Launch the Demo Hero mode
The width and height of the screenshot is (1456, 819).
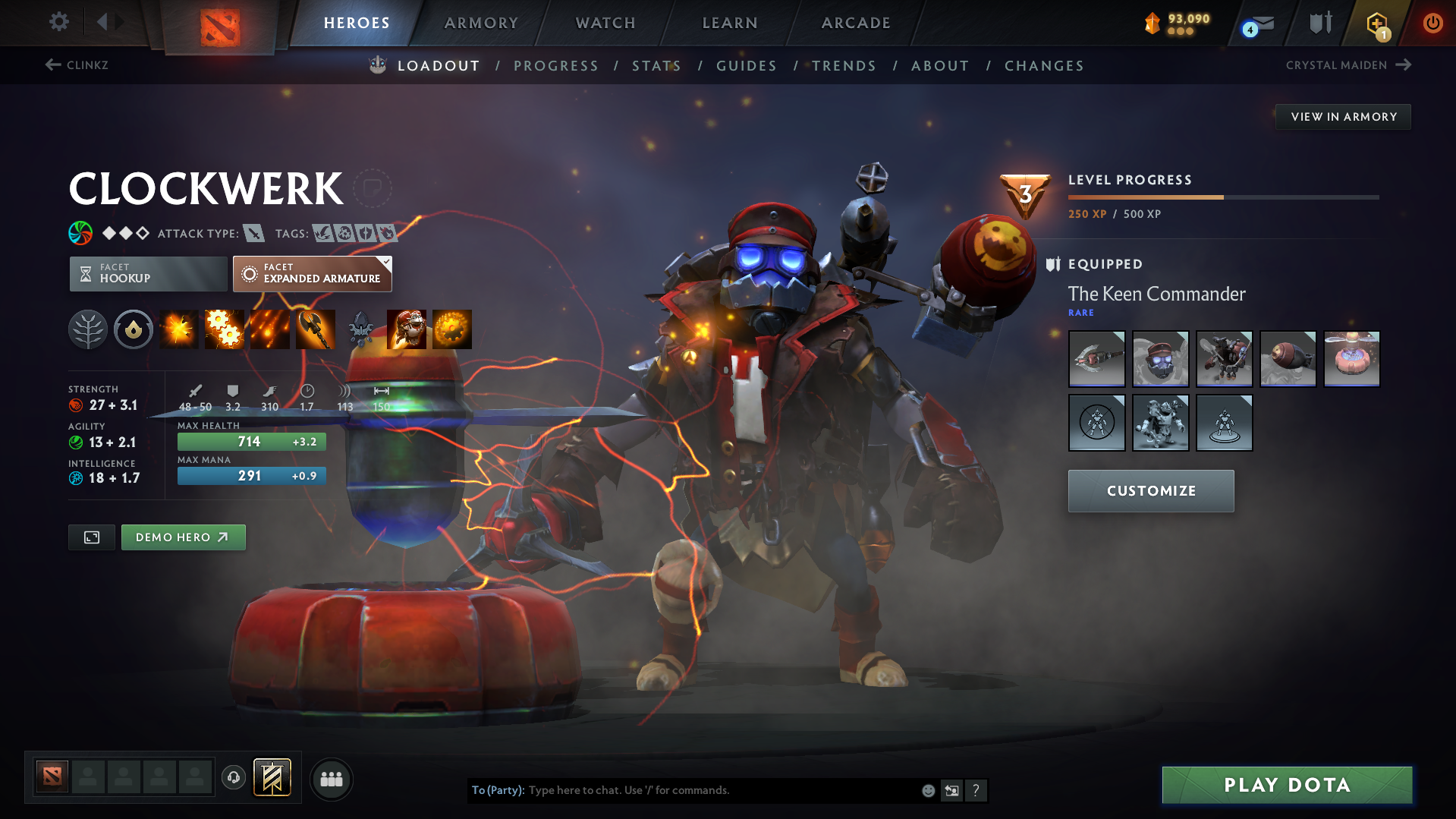click(183, 537)
